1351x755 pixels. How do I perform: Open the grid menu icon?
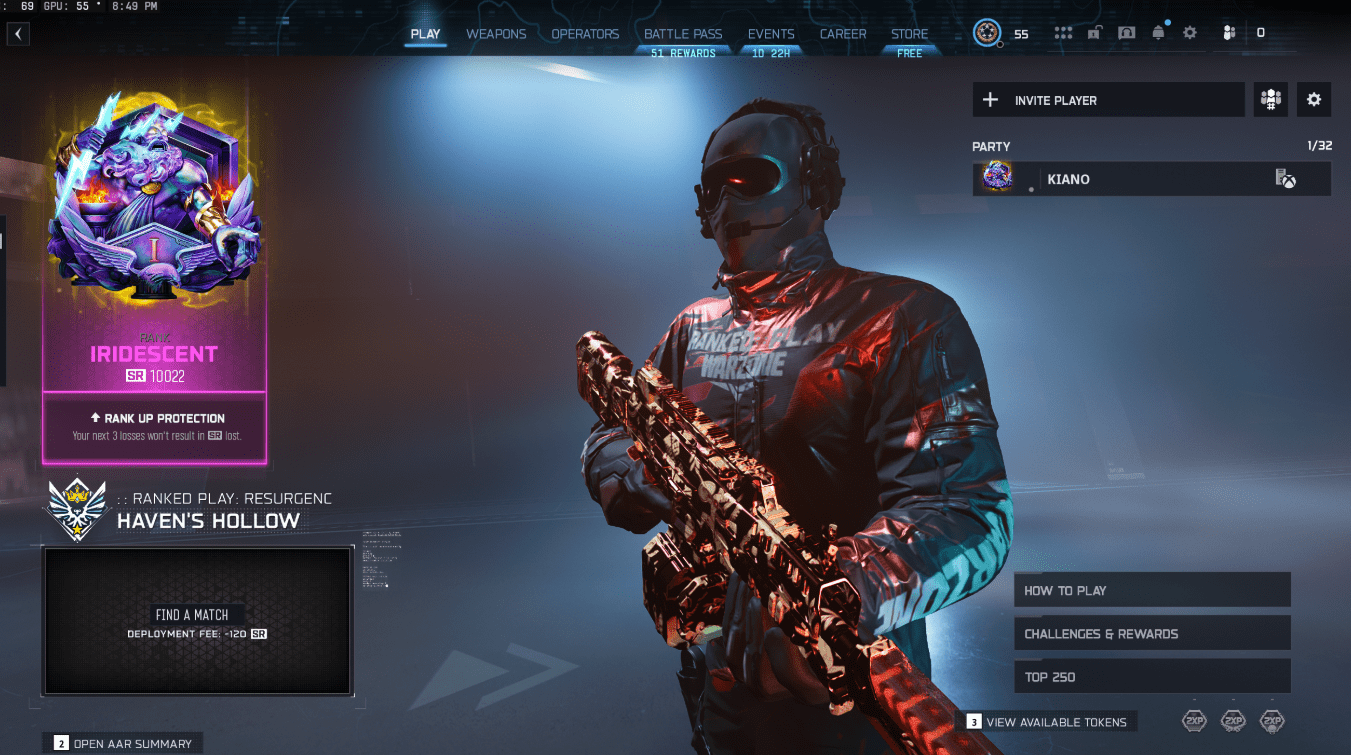click(x=1063, y=33)
